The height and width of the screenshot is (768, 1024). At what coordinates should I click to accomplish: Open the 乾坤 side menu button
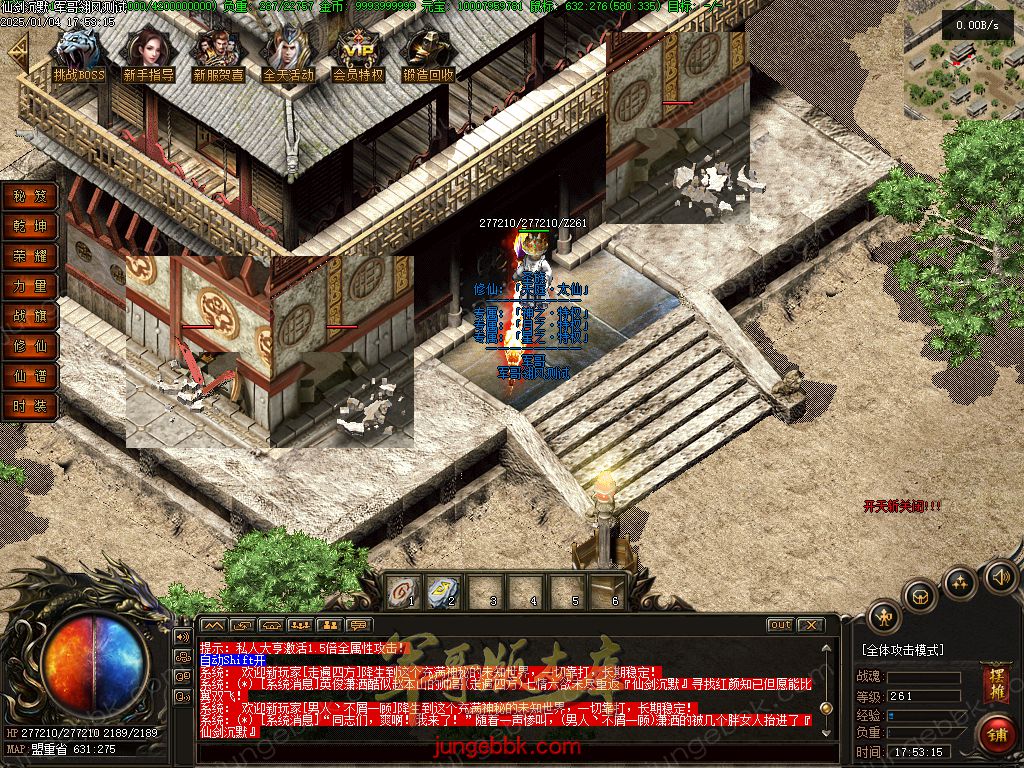(x=30, y=226)
